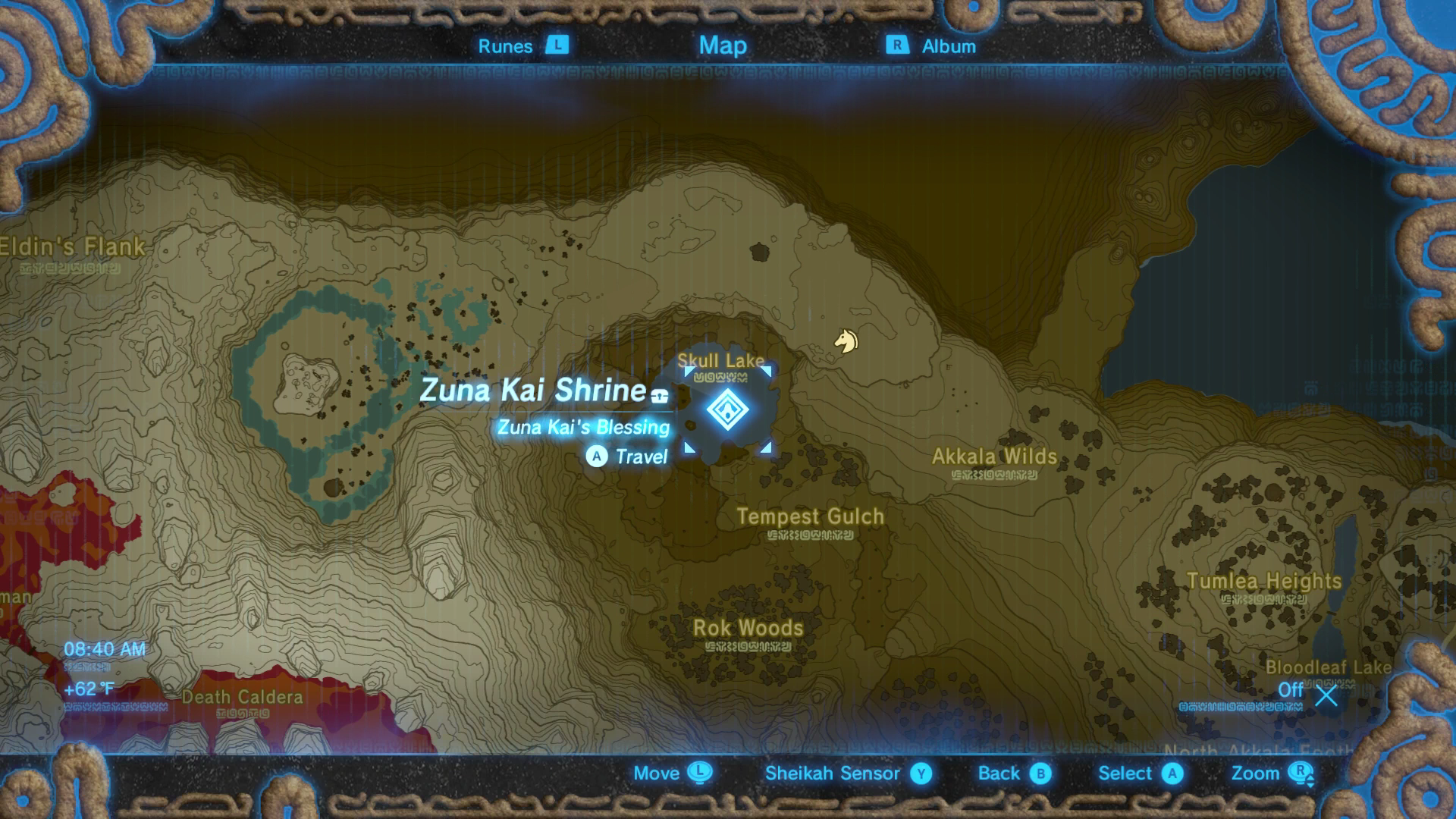Click the blue X marker showing sensor Off
Image resolution: width=1456 pixels, height=819 pixels.
(1325, 696)
